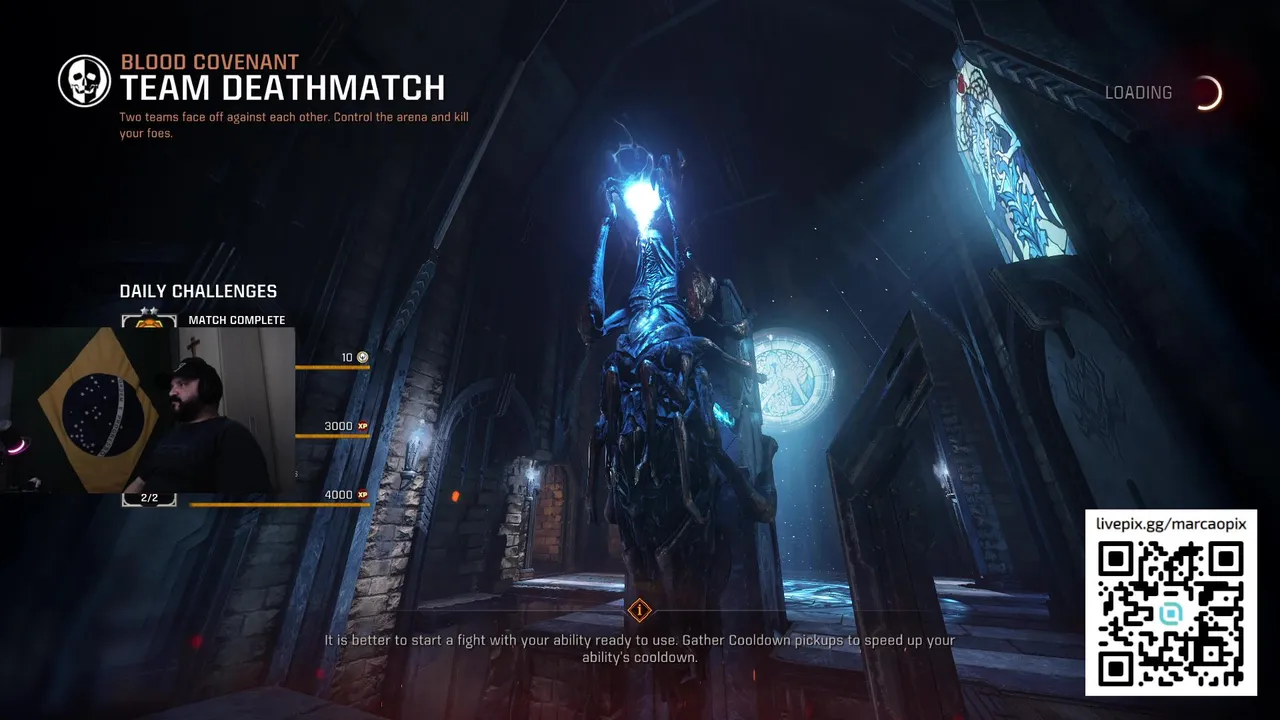Click the orange diamond tip info icon
The image size is (1280, 720).
639,610
